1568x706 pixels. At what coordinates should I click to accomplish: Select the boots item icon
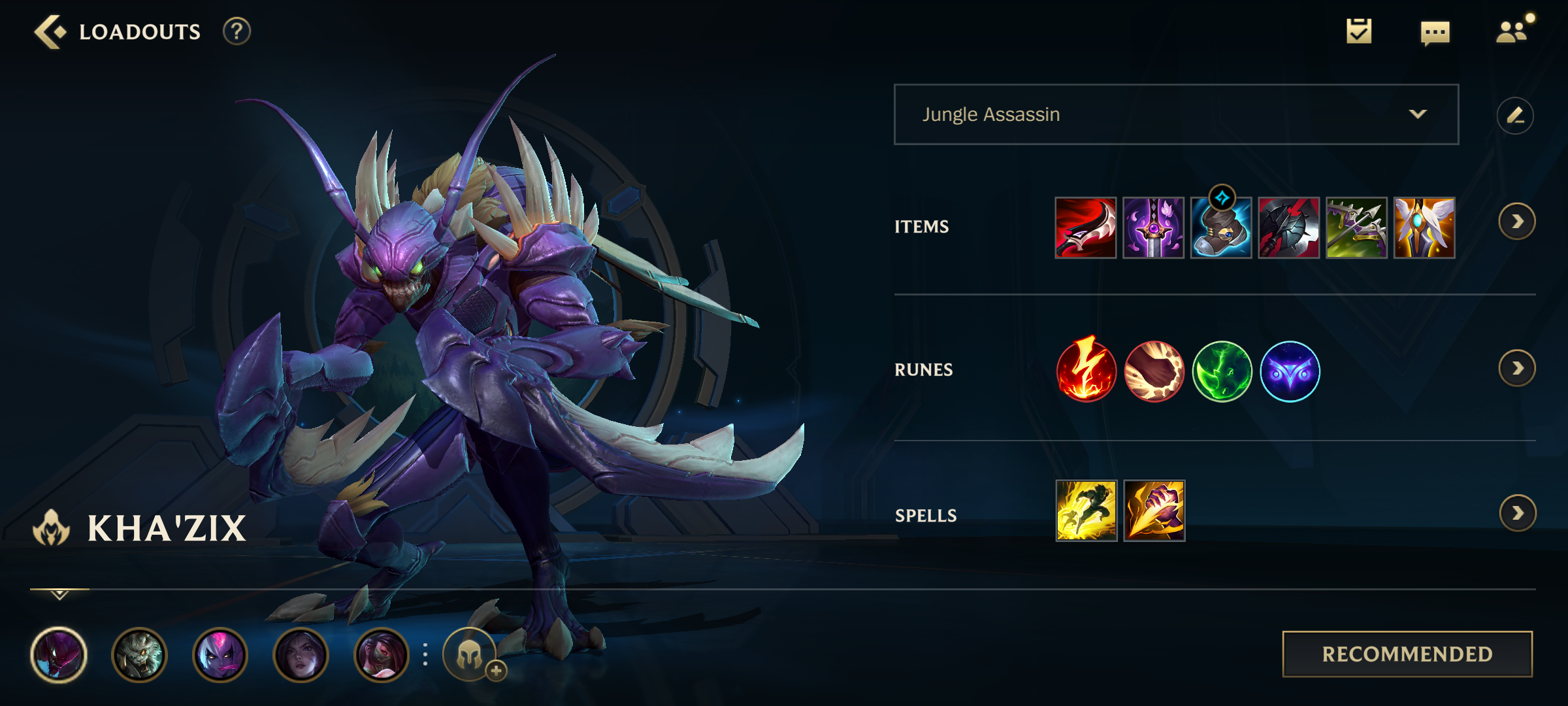tap(1221, 229)
